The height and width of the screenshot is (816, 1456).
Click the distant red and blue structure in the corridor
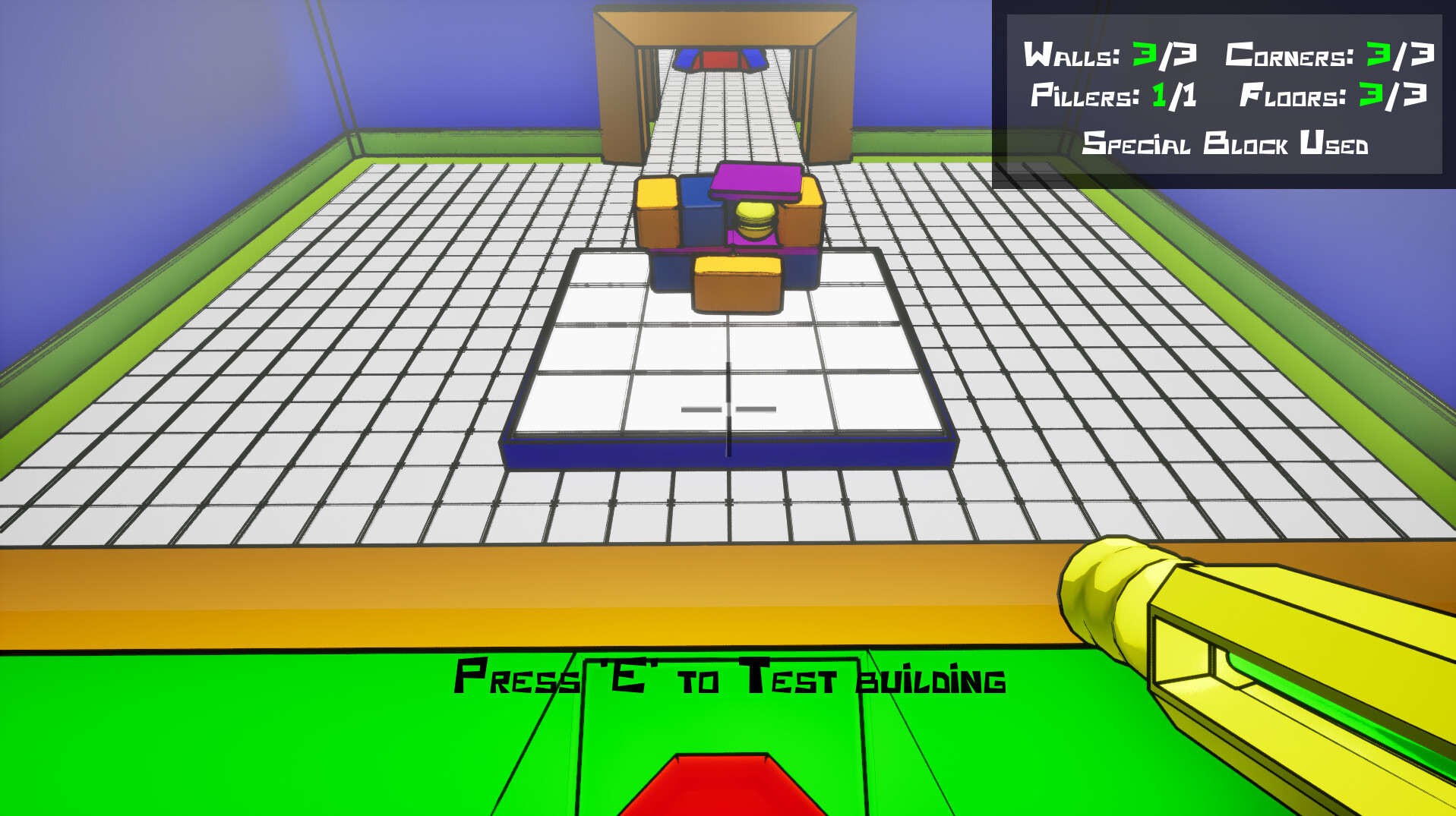click(x=720, y=59)
